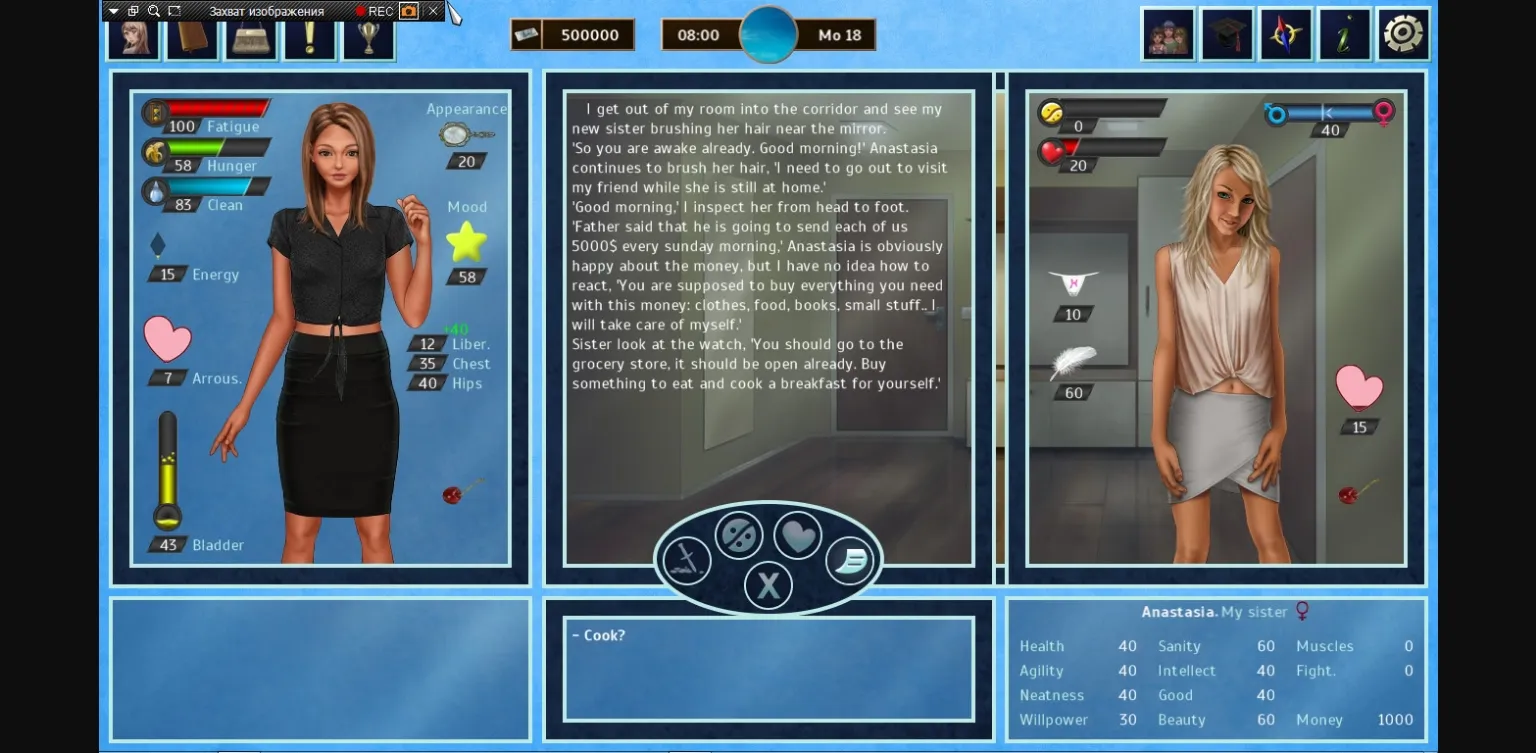
Task: Open the compass navigation icon
Action: pos(1286,31)
